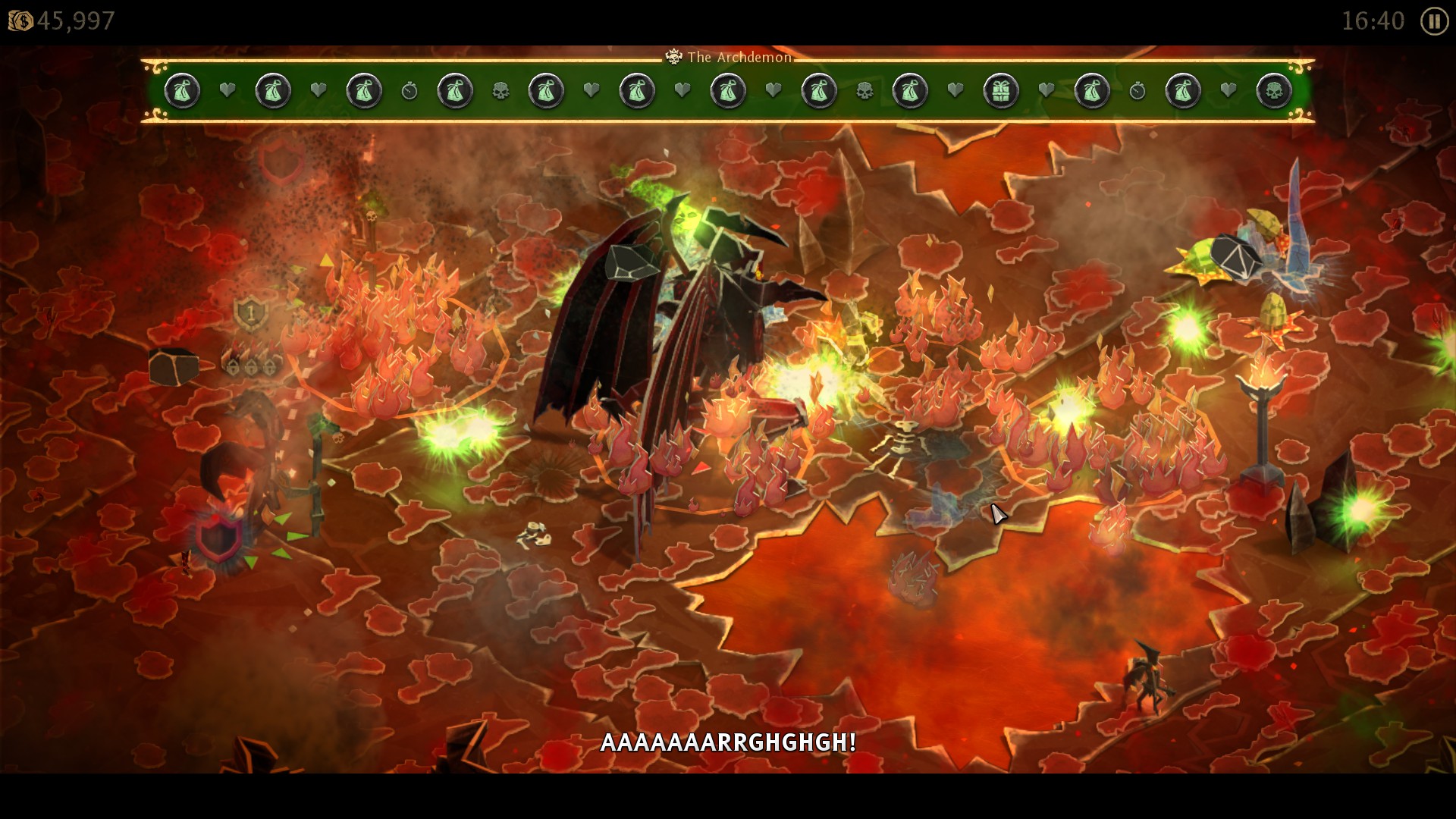
Task: Click the first loot-bag wave icon
Action: click(182, 92)
